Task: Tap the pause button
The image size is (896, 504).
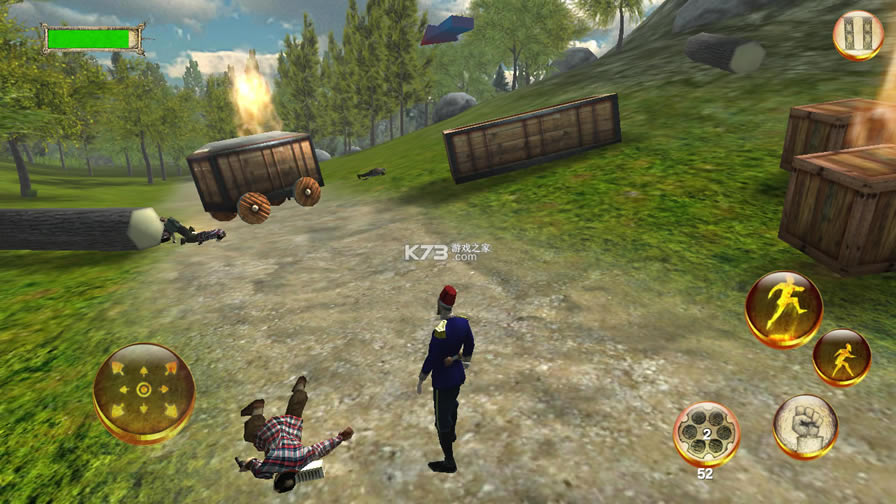Action: coord(858,34)
